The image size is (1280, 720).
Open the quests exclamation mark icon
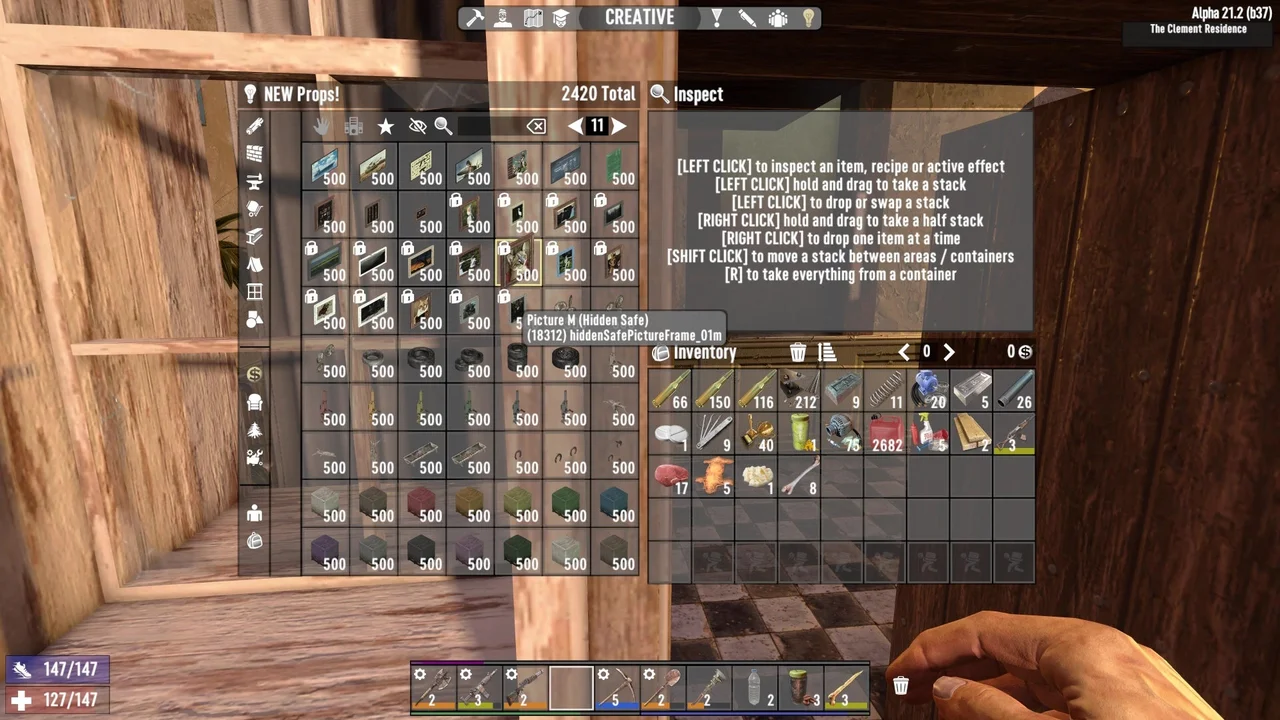point(716,17)
